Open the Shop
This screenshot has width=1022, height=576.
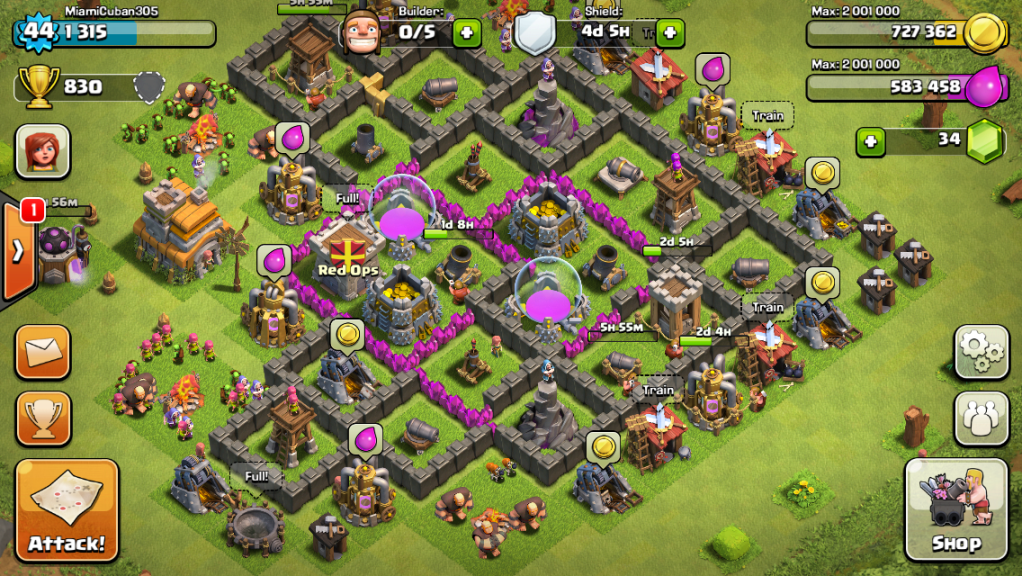click(x=955, y=510)
